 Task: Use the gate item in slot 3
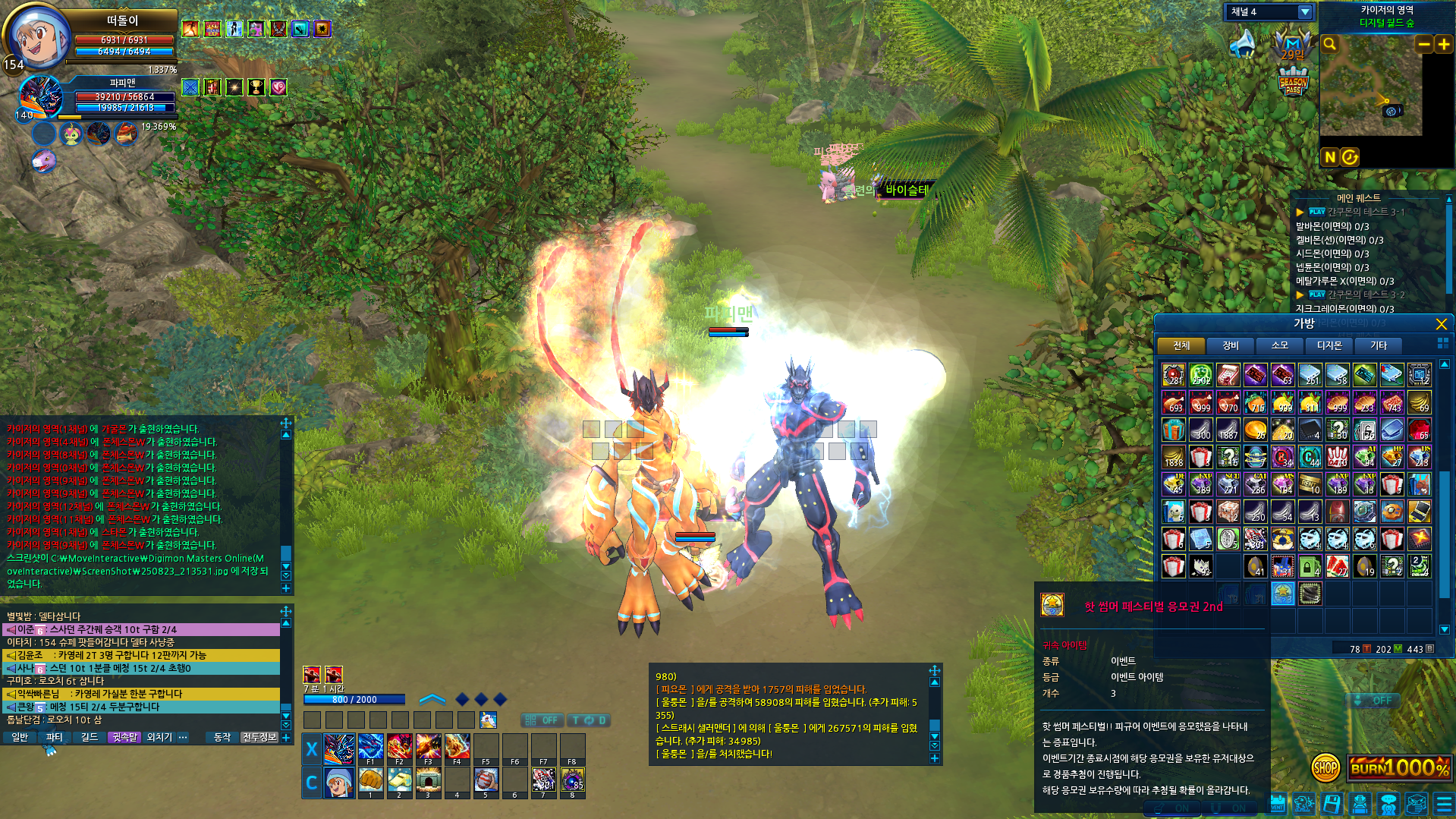click(428, 780)
